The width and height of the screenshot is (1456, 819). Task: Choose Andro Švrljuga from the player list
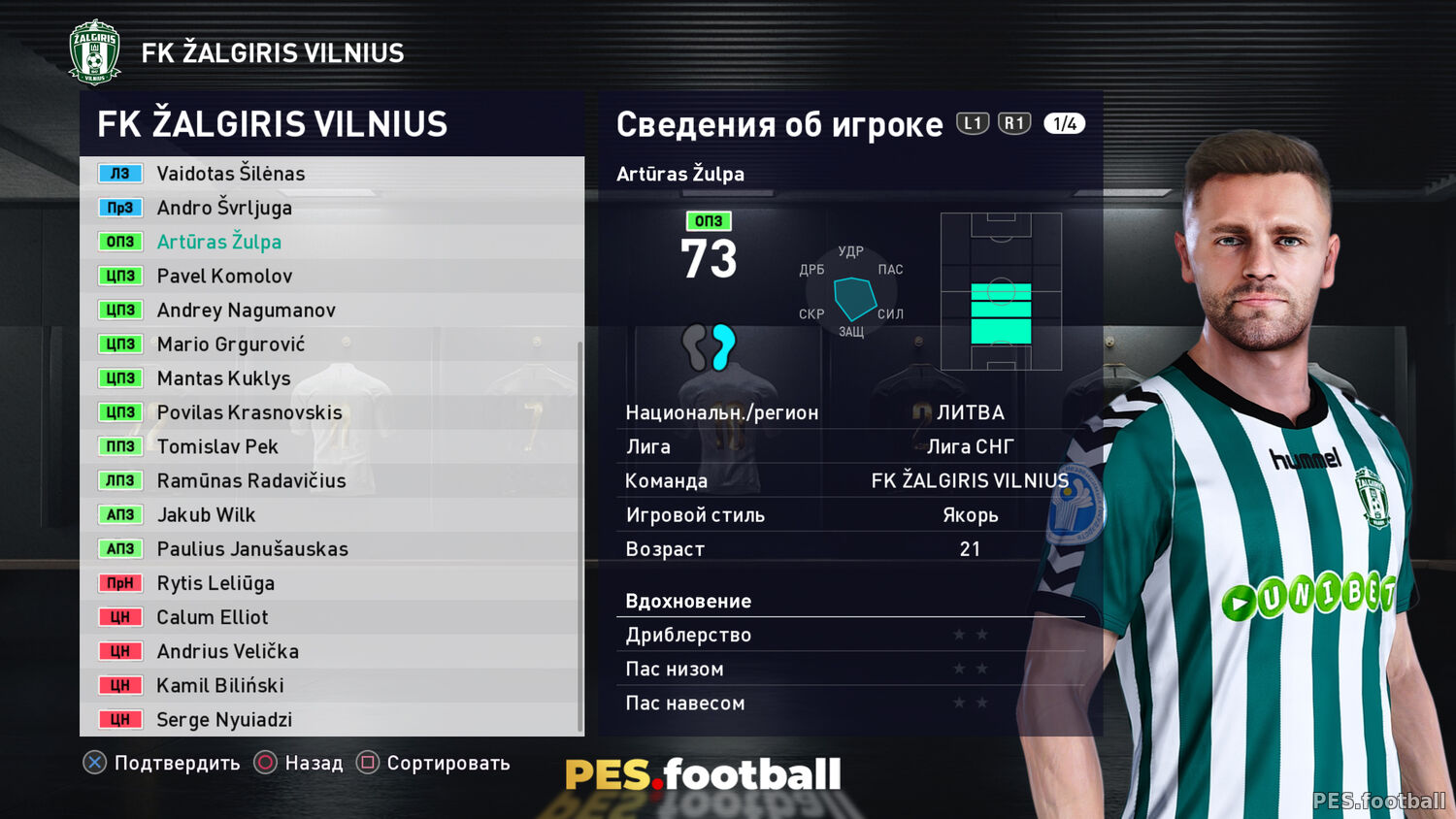tap(224, 208)
